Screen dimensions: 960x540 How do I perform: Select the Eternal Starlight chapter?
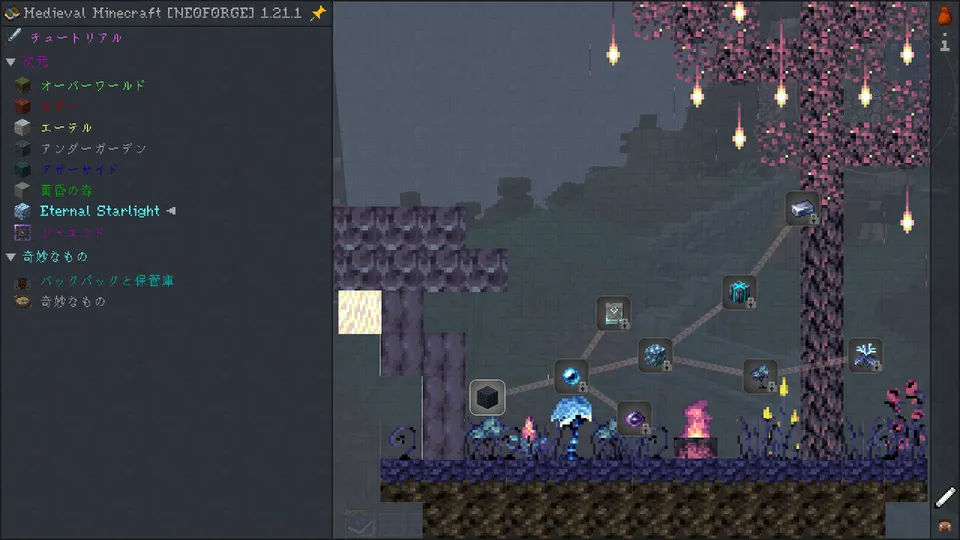click(x=99, y=211)
